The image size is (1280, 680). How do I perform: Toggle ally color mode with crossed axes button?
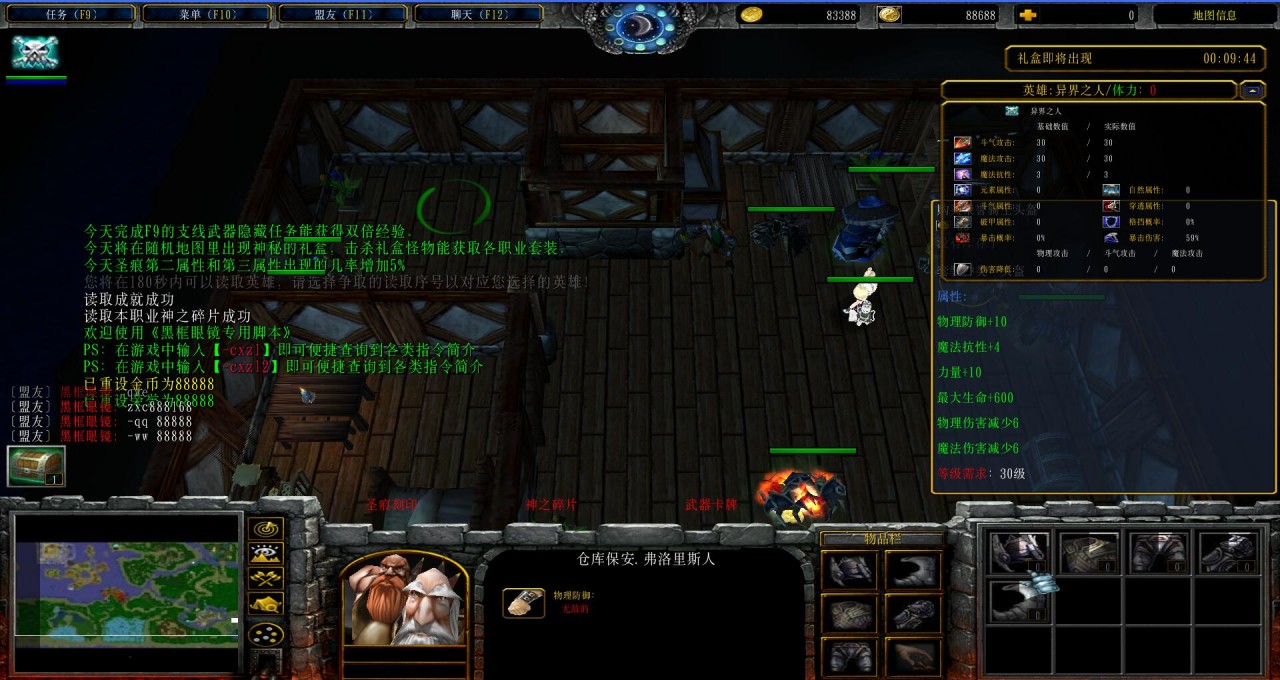point(265,579)
